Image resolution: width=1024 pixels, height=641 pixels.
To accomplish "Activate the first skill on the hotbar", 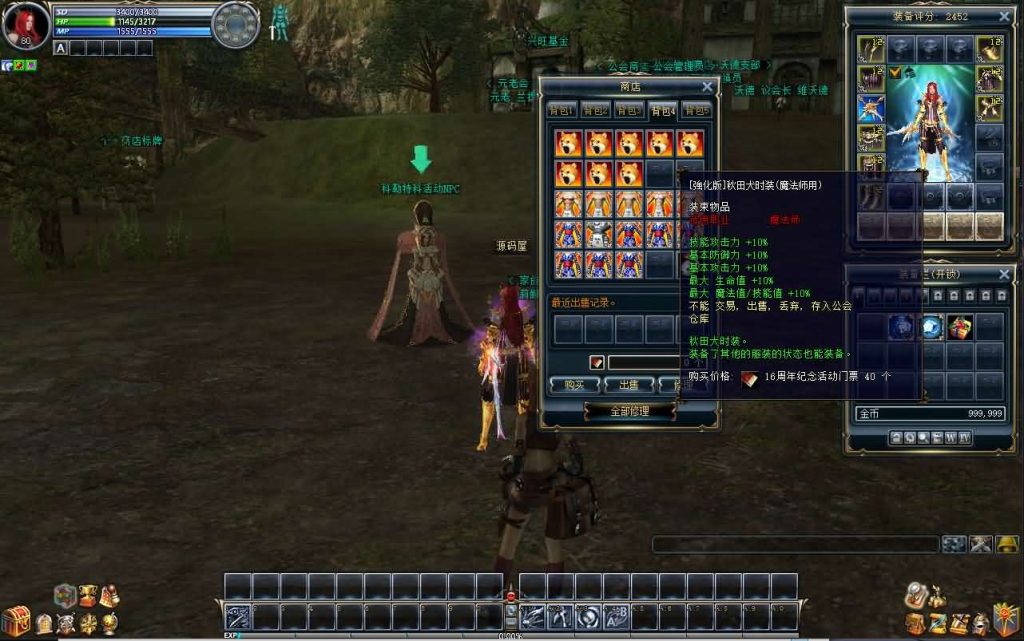I will click(237, 615).
